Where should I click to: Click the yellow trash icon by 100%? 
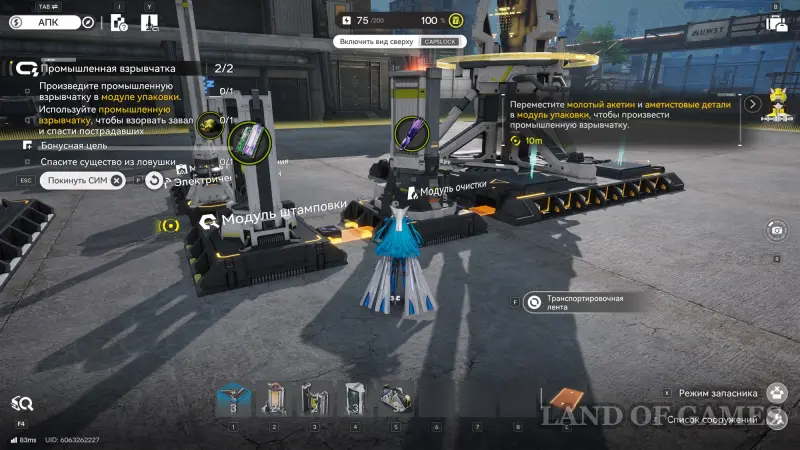(455, 20)
